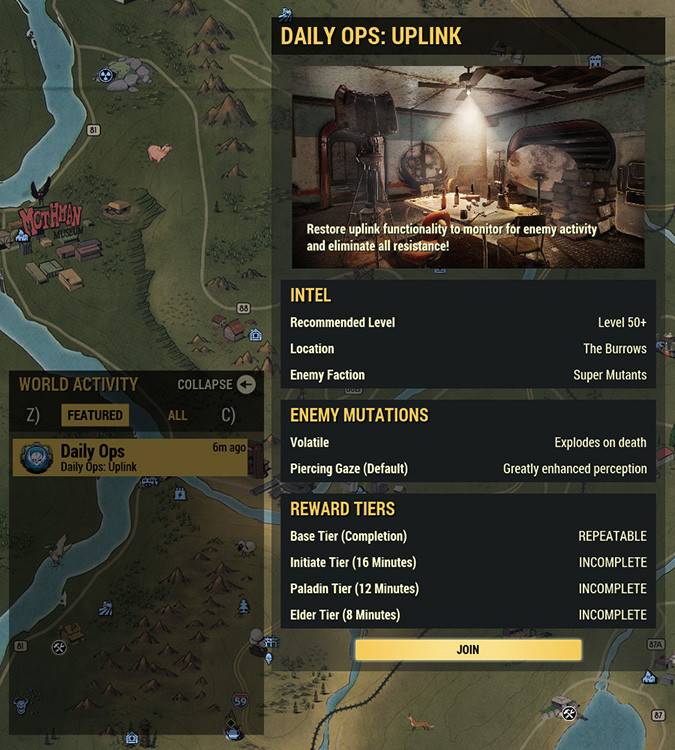Join the Daily Ops mission

[468, 650]
